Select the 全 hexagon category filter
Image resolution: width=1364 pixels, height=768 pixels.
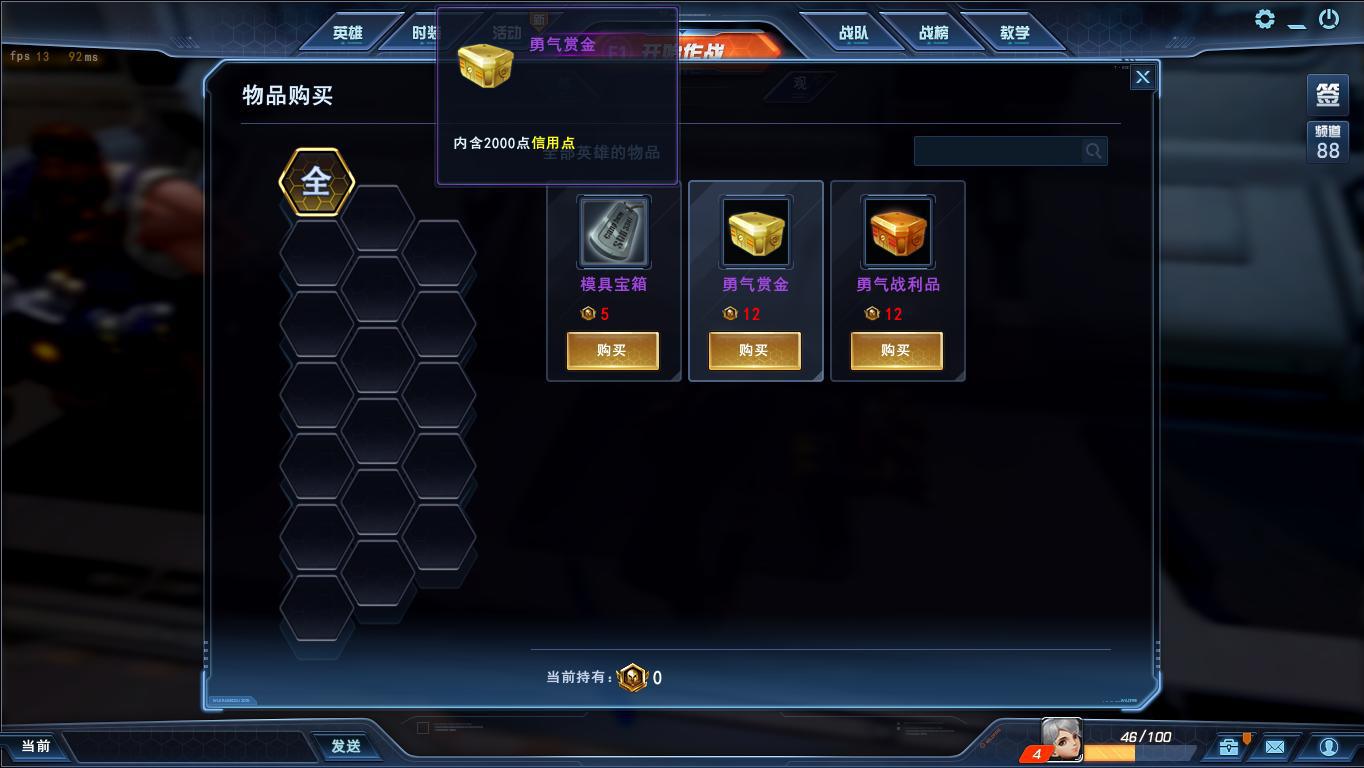316,181
